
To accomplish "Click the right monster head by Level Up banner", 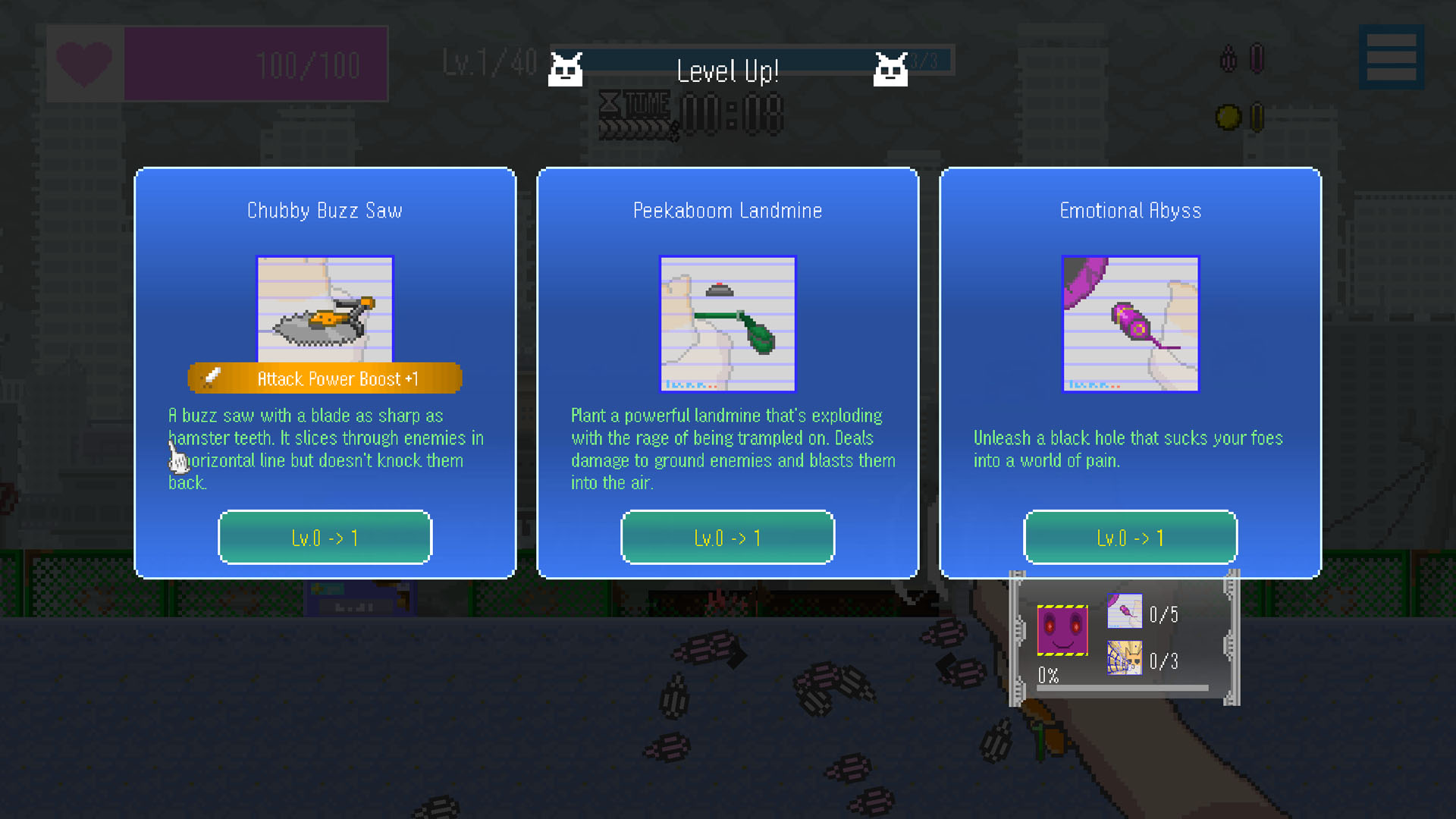I will pyautogui.click(x=890, y=68).
